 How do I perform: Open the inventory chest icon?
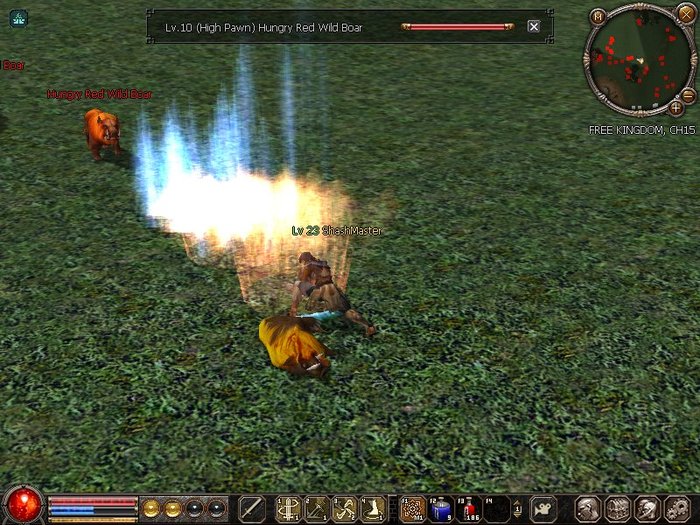coord(618,508)
